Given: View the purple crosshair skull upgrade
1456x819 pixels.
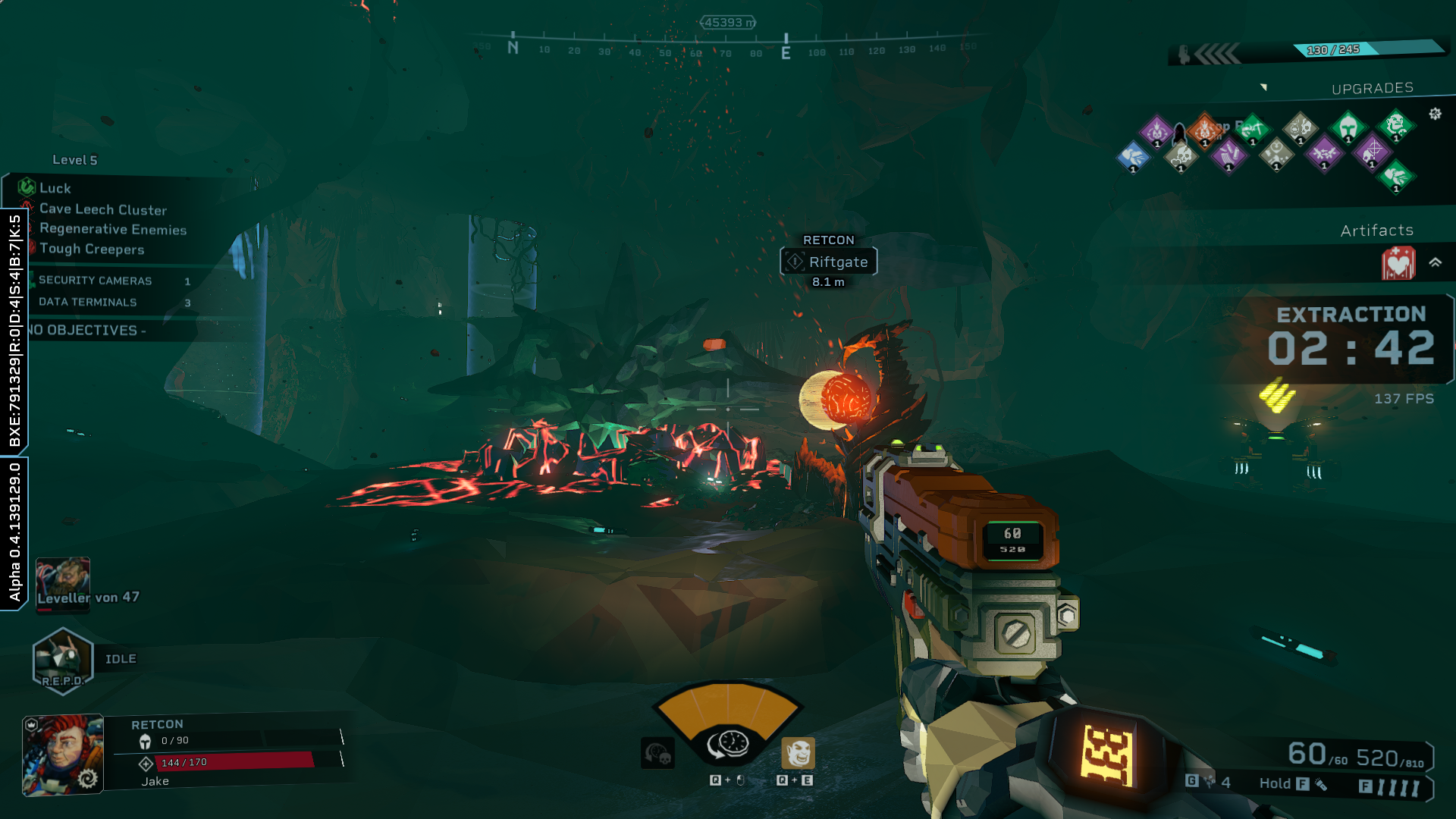Looking at the screenshot, I should (1372, 152).
